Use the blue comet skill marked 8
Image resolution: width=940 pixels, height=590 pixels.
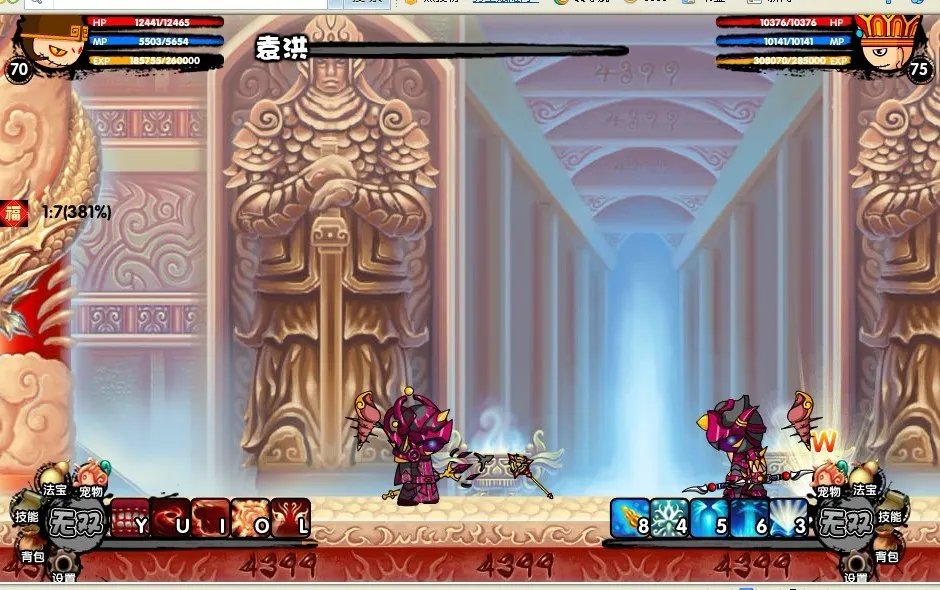pyautogui.click(x=630, y=518)
